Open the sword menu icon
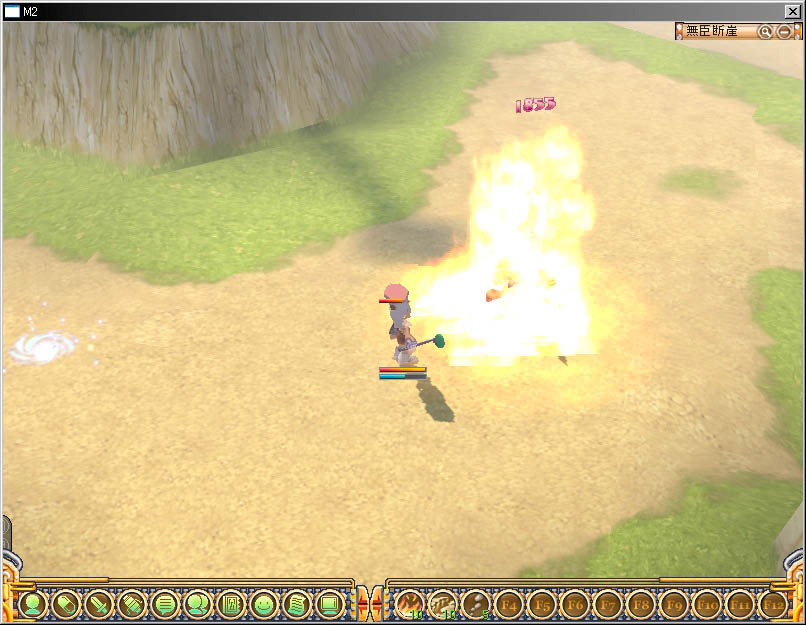The height and width of the screenshot is (625, 806). 99,604
